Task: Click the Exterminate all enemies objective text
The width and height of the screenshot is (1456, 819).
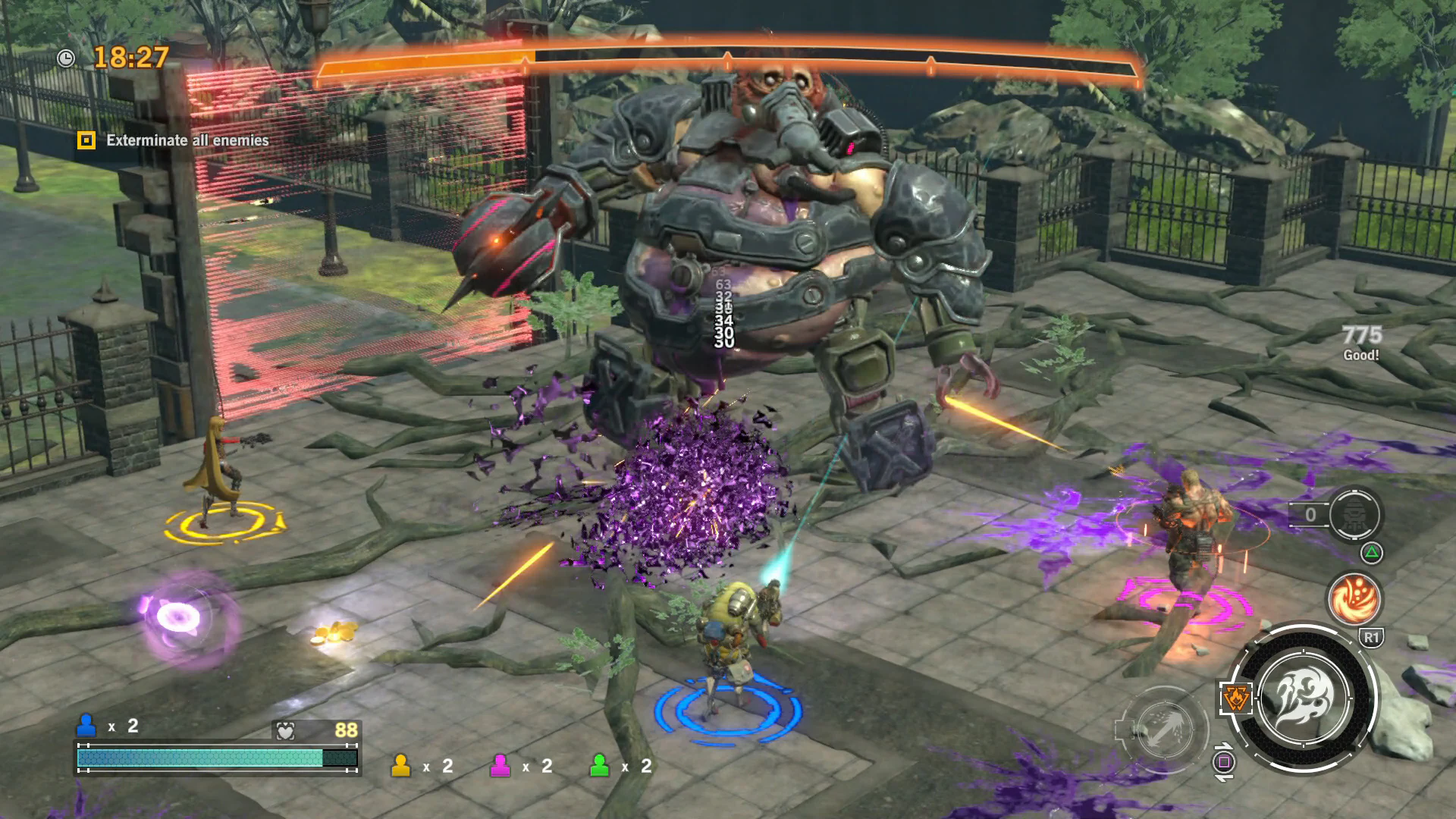Action: point(186,140)
